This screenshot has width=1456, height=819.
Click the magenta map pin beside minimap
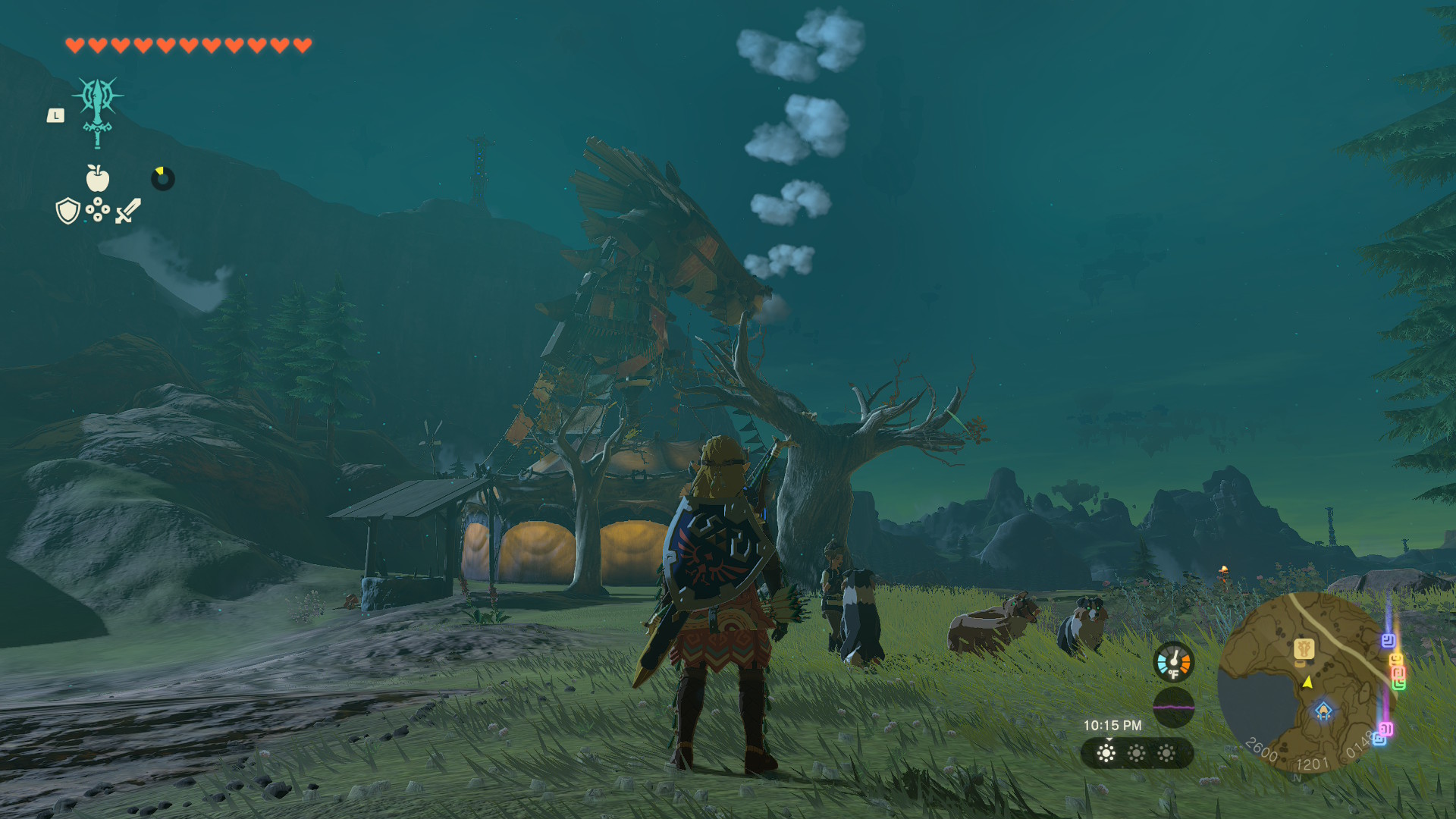coord(1385,729)
